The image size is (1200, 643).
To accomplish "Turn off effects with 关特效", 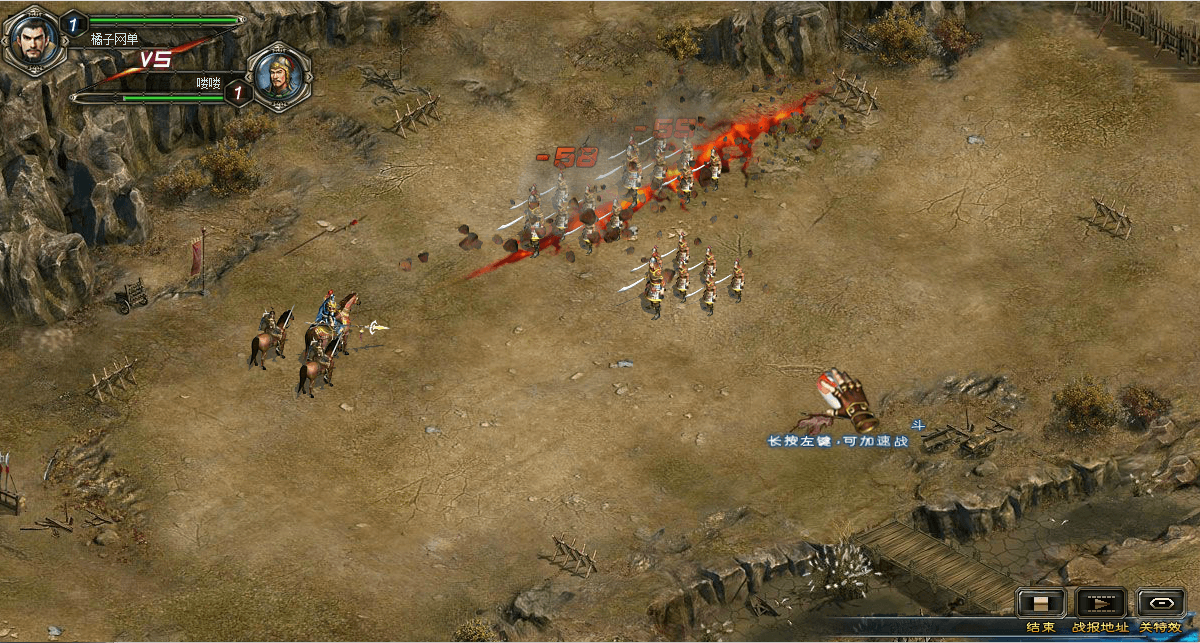I will (x=1160, y=603).
